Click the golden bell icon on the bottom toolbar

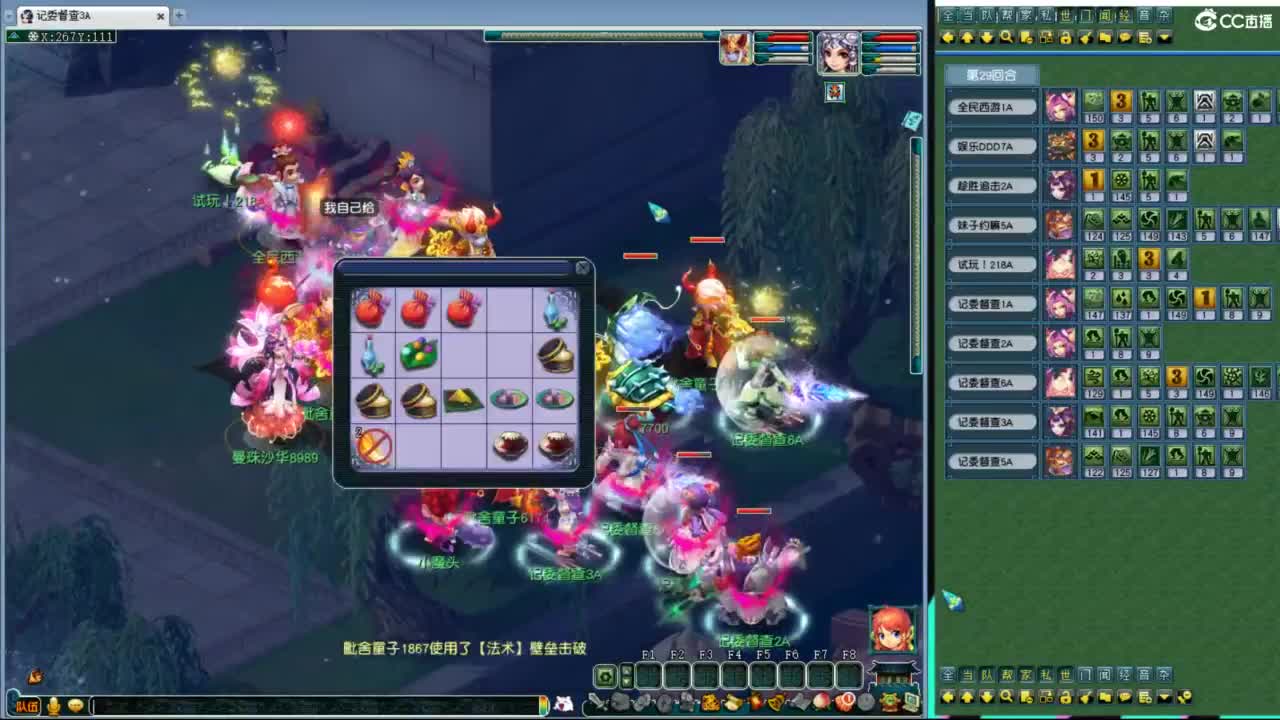point(775,701)
